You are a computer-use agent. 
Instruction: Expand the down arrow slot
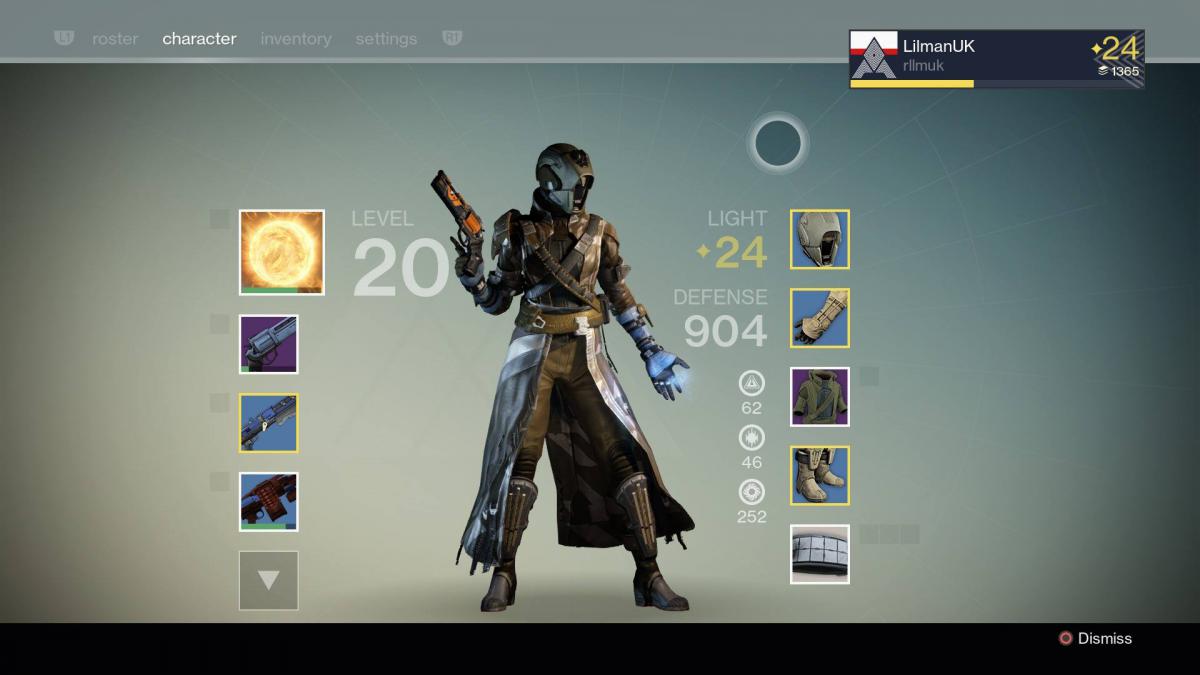pyautogui.click(x=268, y=580)
